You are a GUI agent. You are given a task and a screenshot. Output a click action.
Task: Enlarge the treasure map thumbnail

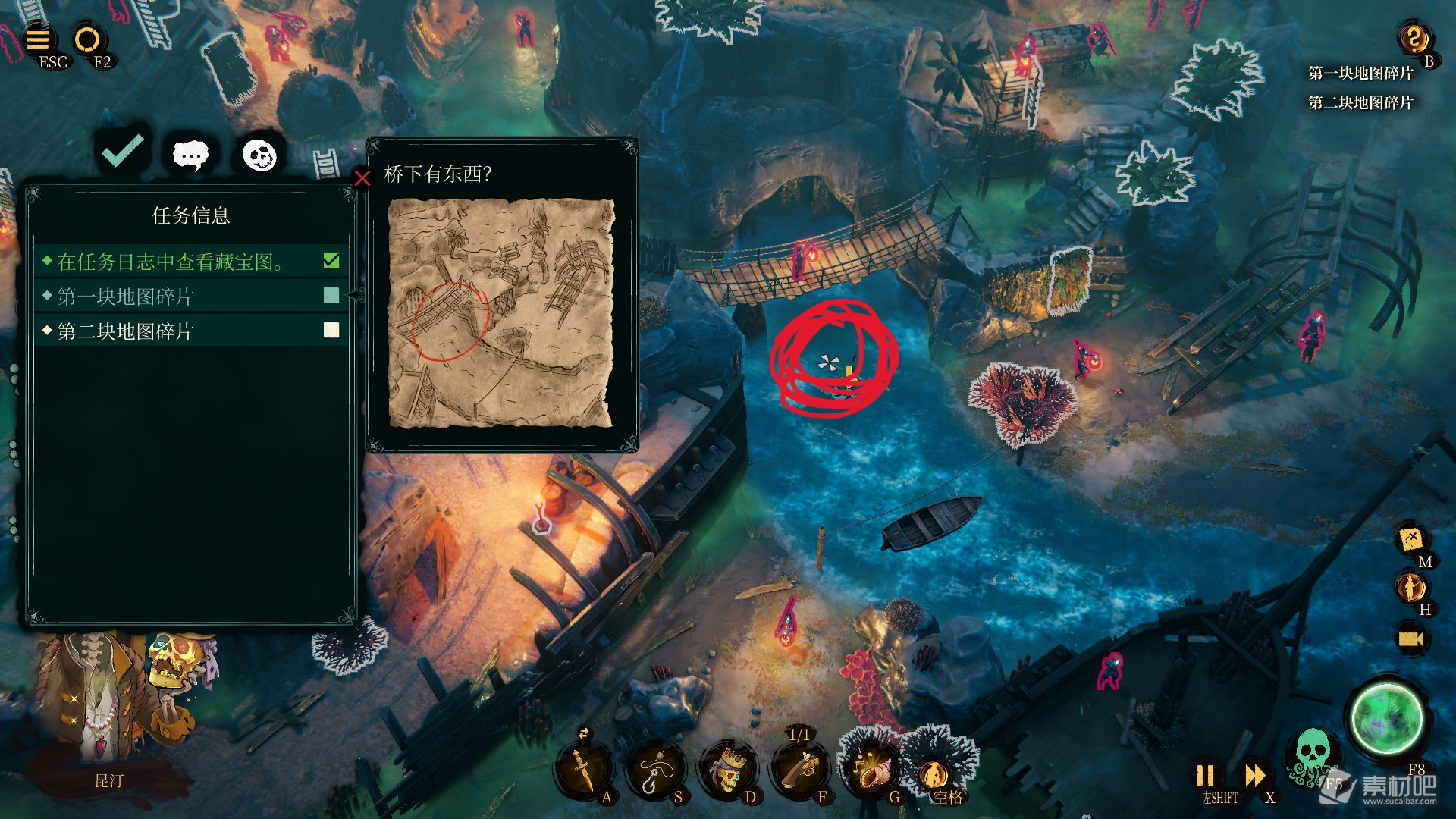pyautogui.click(x=500, y=313)
